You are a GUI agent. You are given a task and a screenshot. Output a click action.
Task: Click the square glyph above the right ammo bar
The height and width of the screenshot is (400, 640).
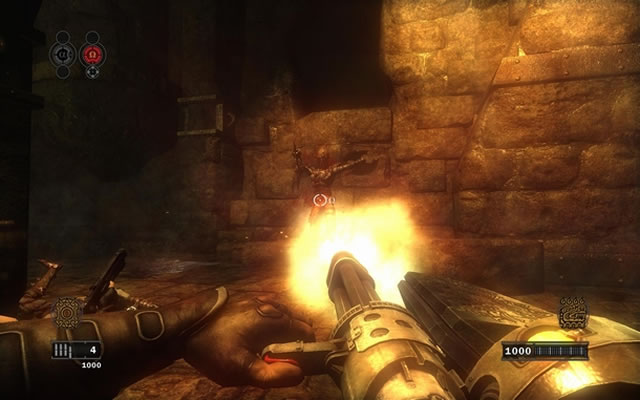[573, 313]
